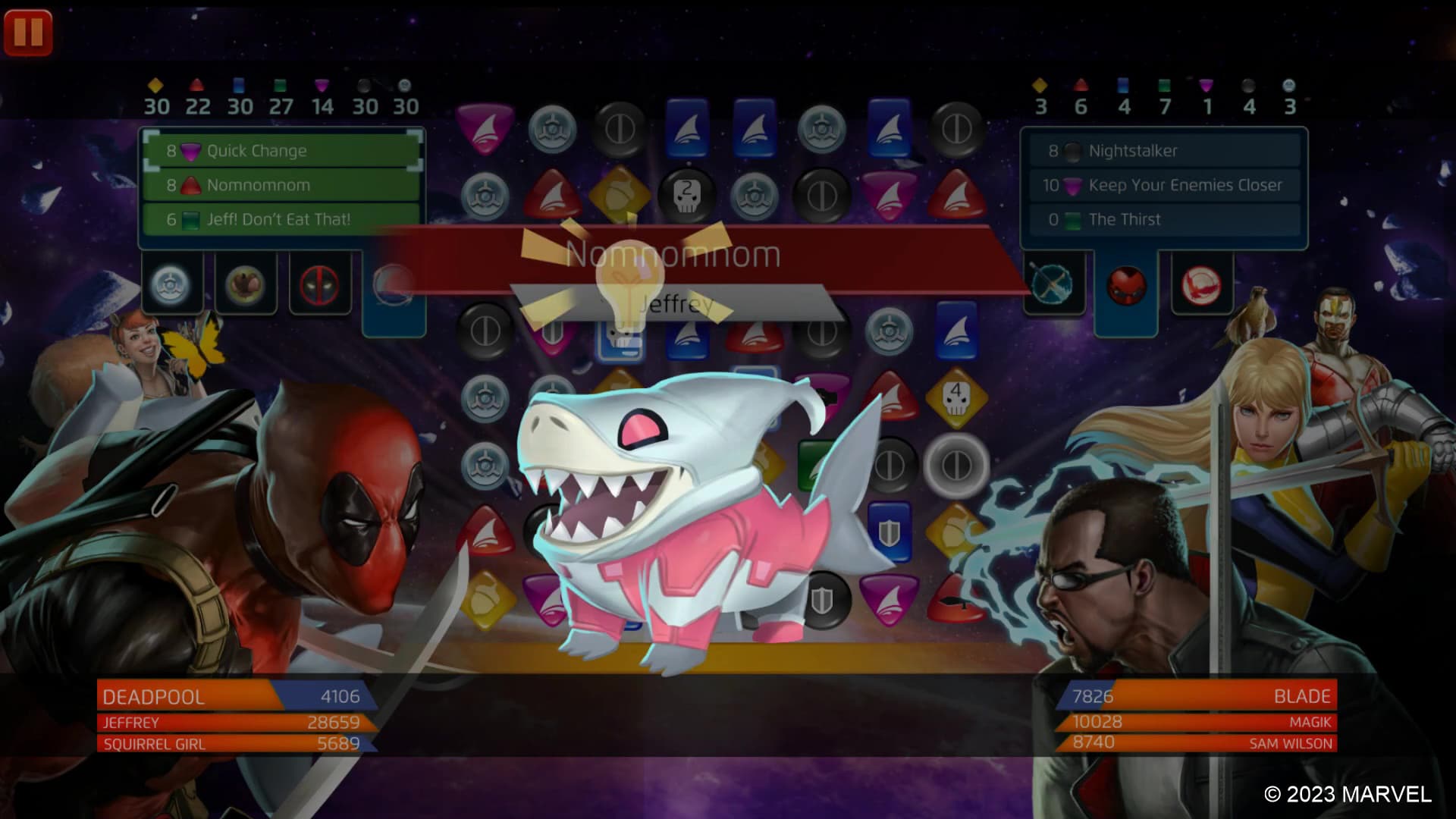Select the Deadpool logo character icon
This screenshot has height=819, width=1456.
coord(319,286)
